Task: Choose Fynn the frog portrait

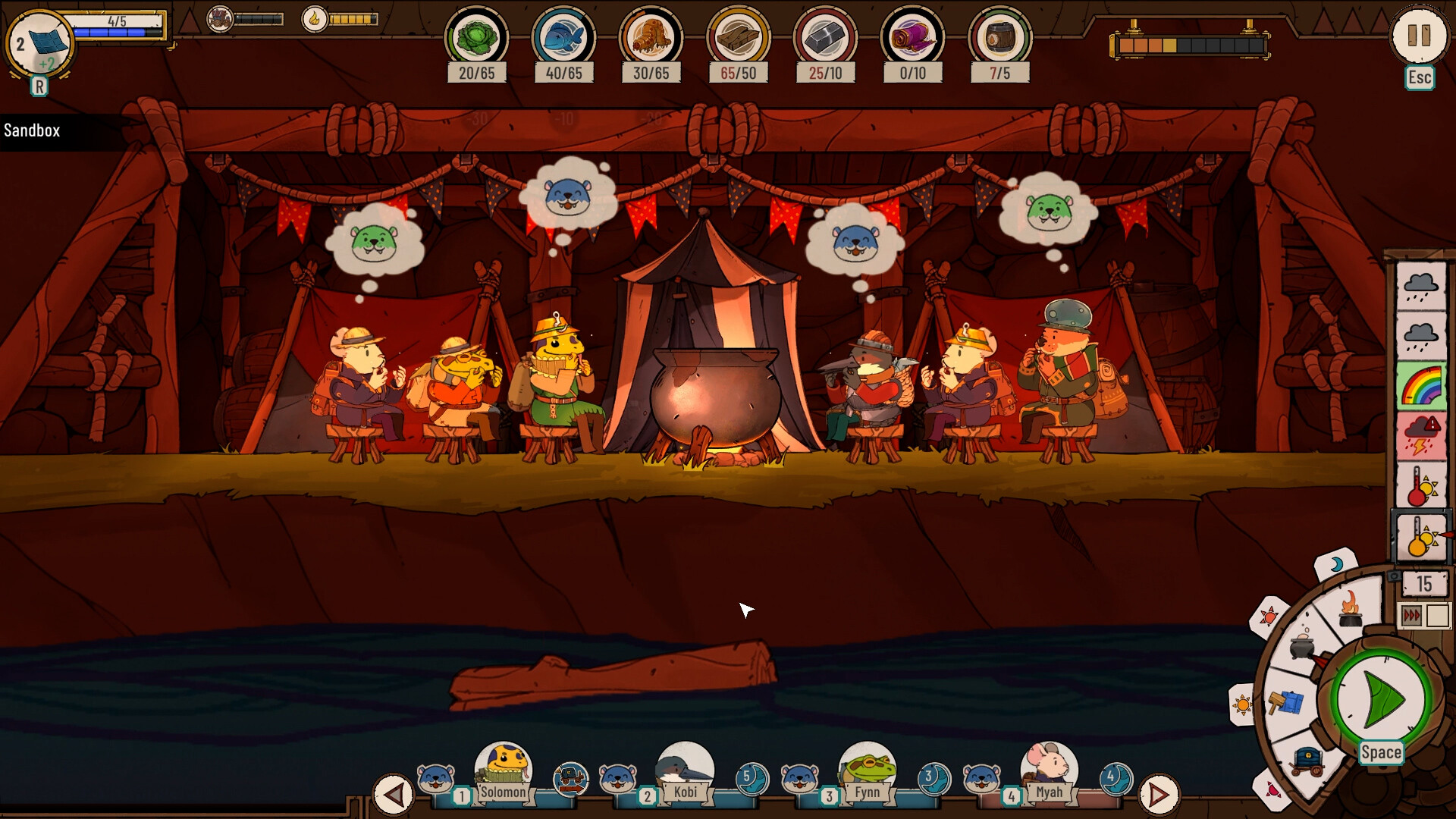Action: [x=867, y=767]
